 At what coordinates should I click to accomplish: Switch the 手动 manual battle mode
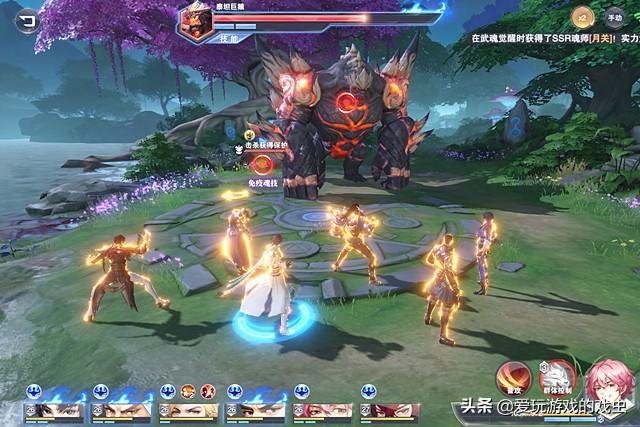(x=615, y=16)
